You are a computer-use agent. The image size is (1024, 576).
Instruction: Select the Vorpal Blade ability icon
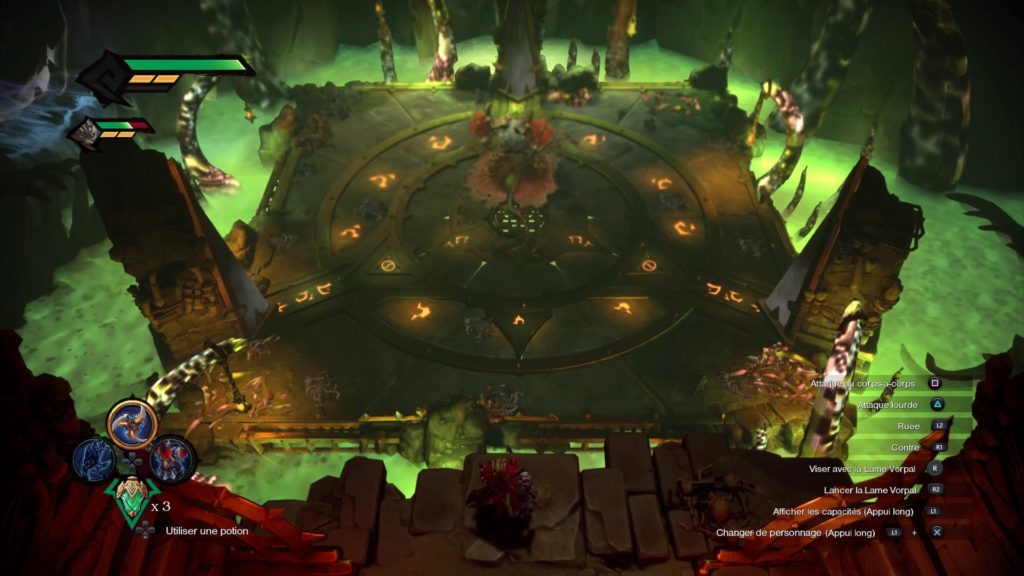tap(132, 423)
